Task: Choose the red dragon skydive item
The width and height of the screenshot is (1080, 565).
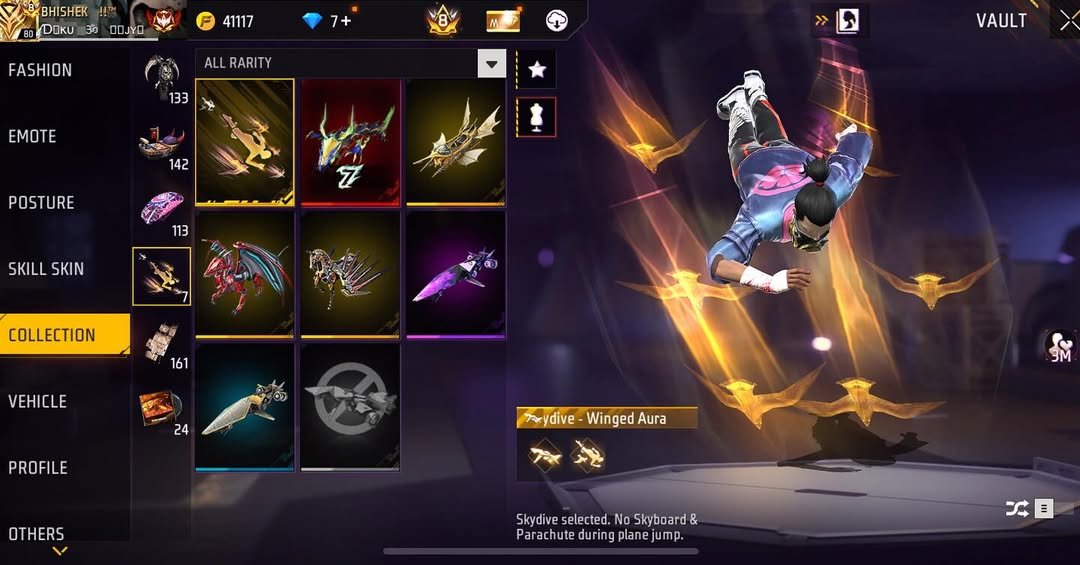Action: [x=245, y=274]
